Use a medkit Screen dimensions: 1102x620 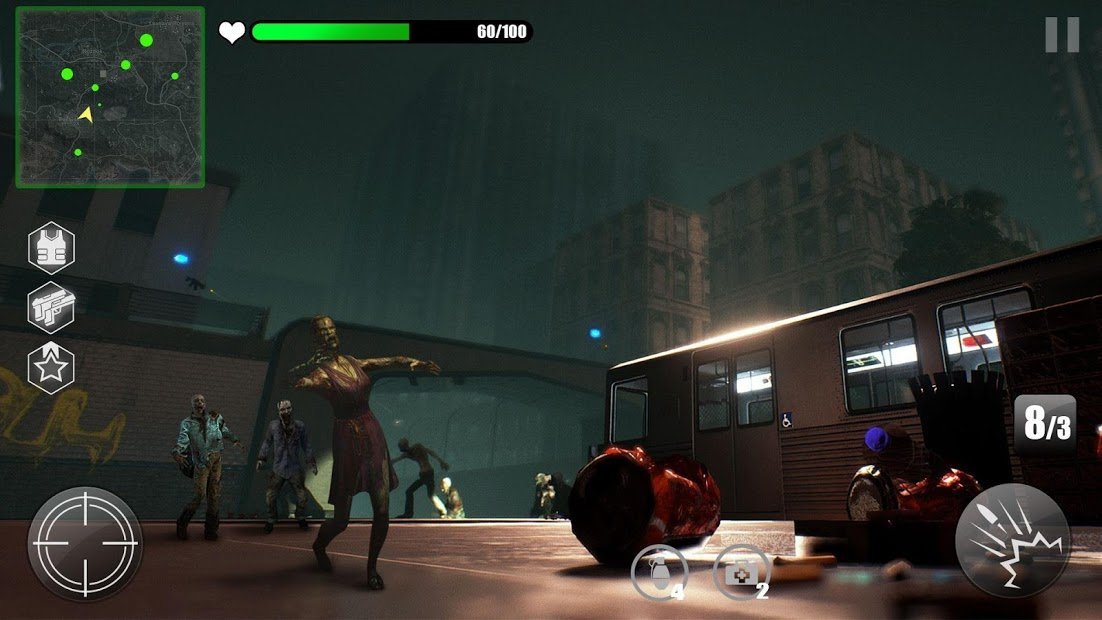tap(740, 573)
